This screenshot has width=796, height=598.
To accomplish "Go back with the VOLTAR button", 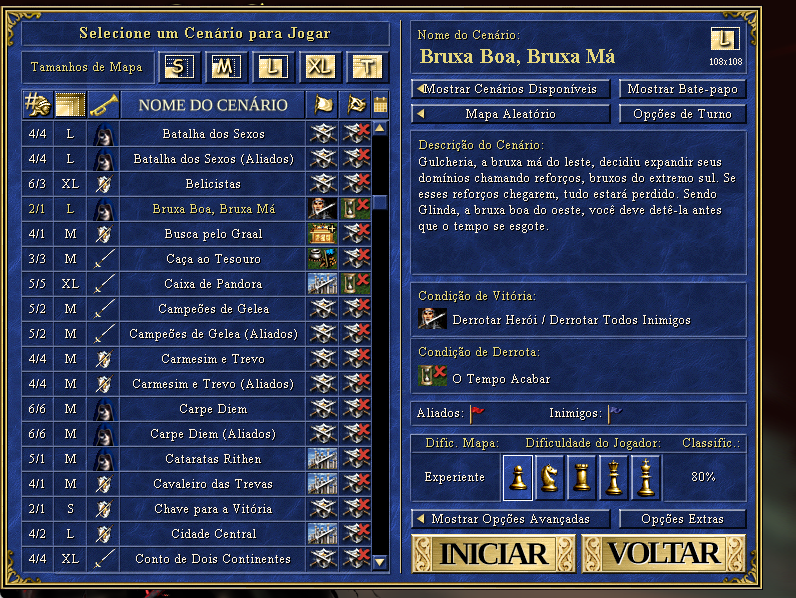I will (x=663, y=553).
